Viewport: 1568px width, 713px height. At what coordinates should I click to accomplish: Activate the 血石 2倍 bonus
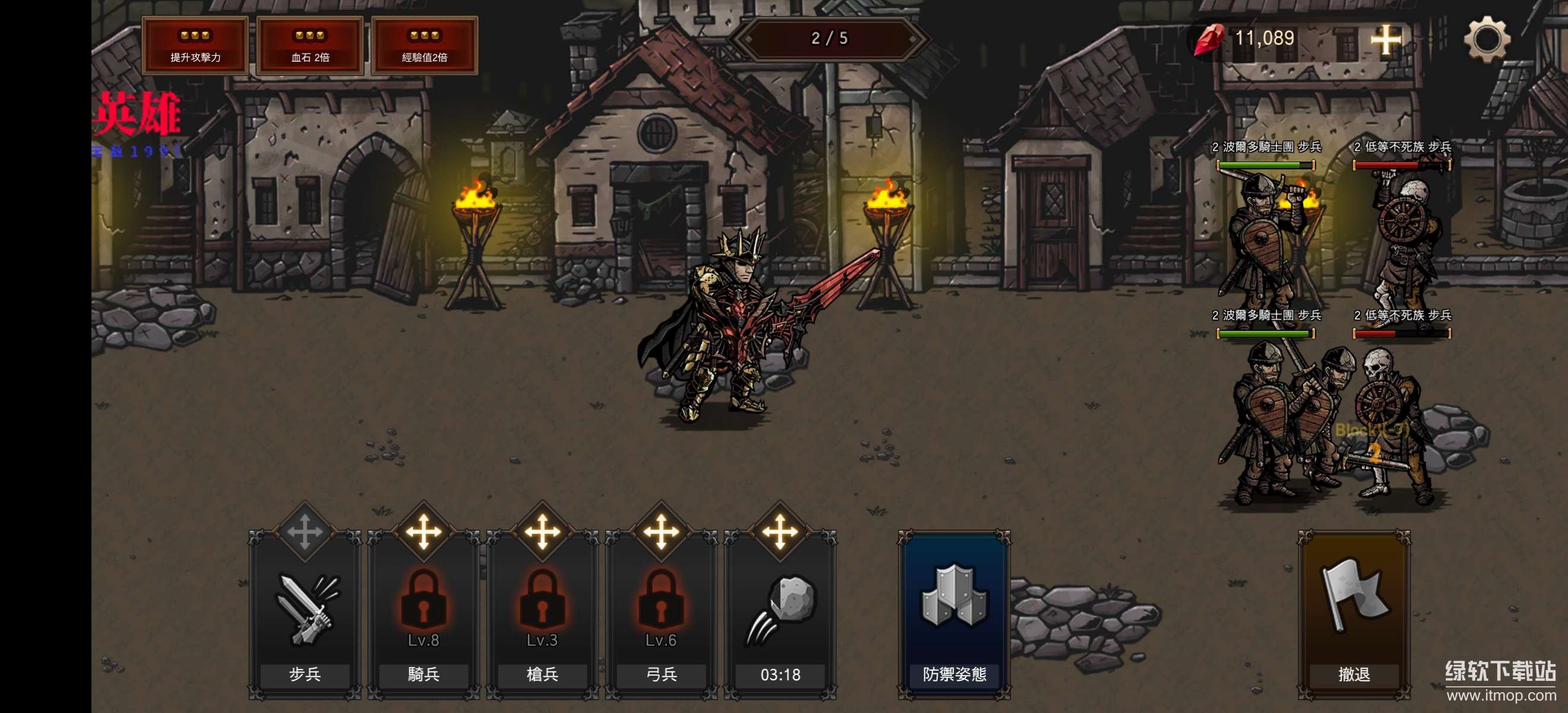click(x=310, y=46)
